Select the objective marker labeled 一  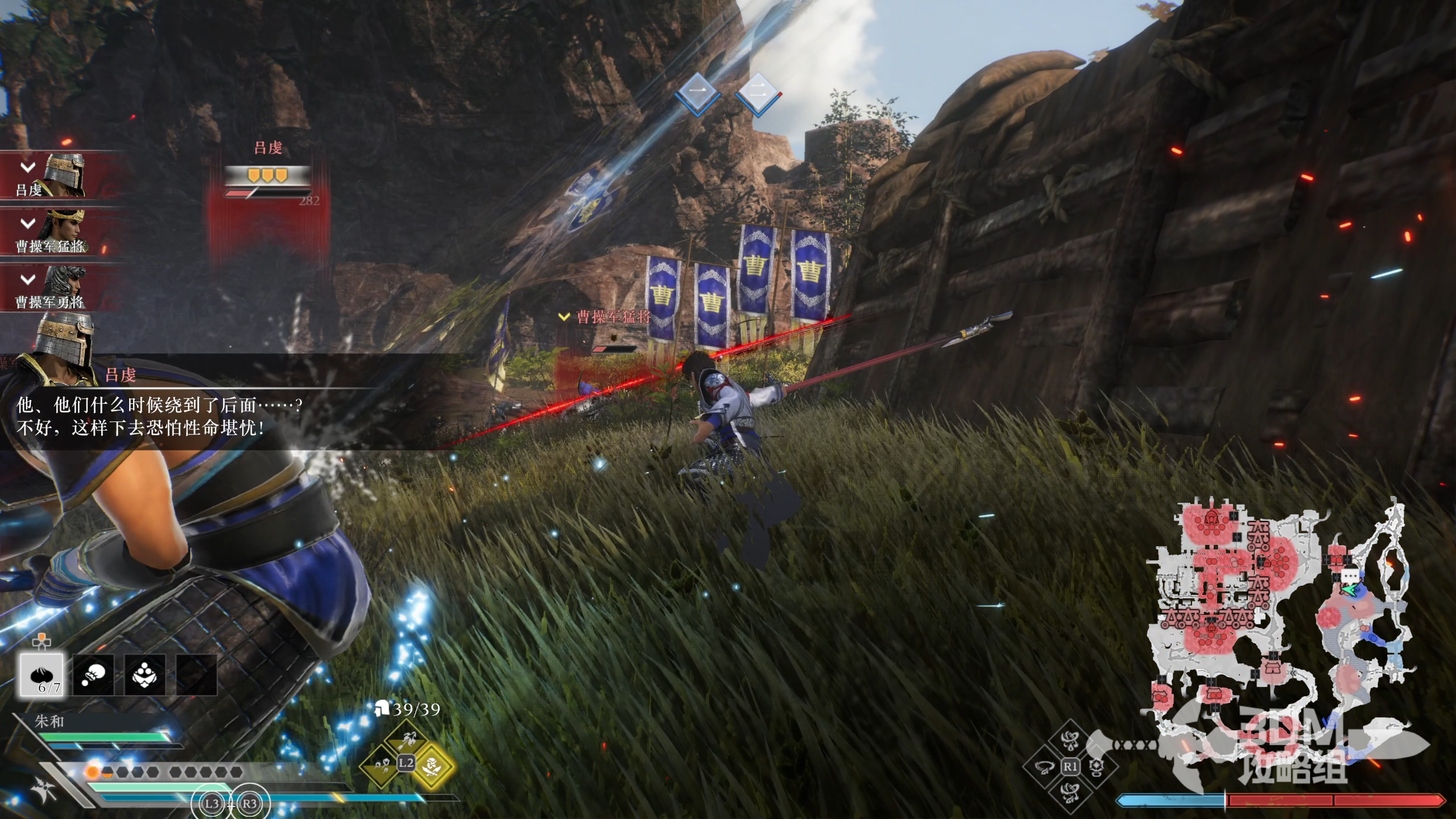(x=697, y=92)
